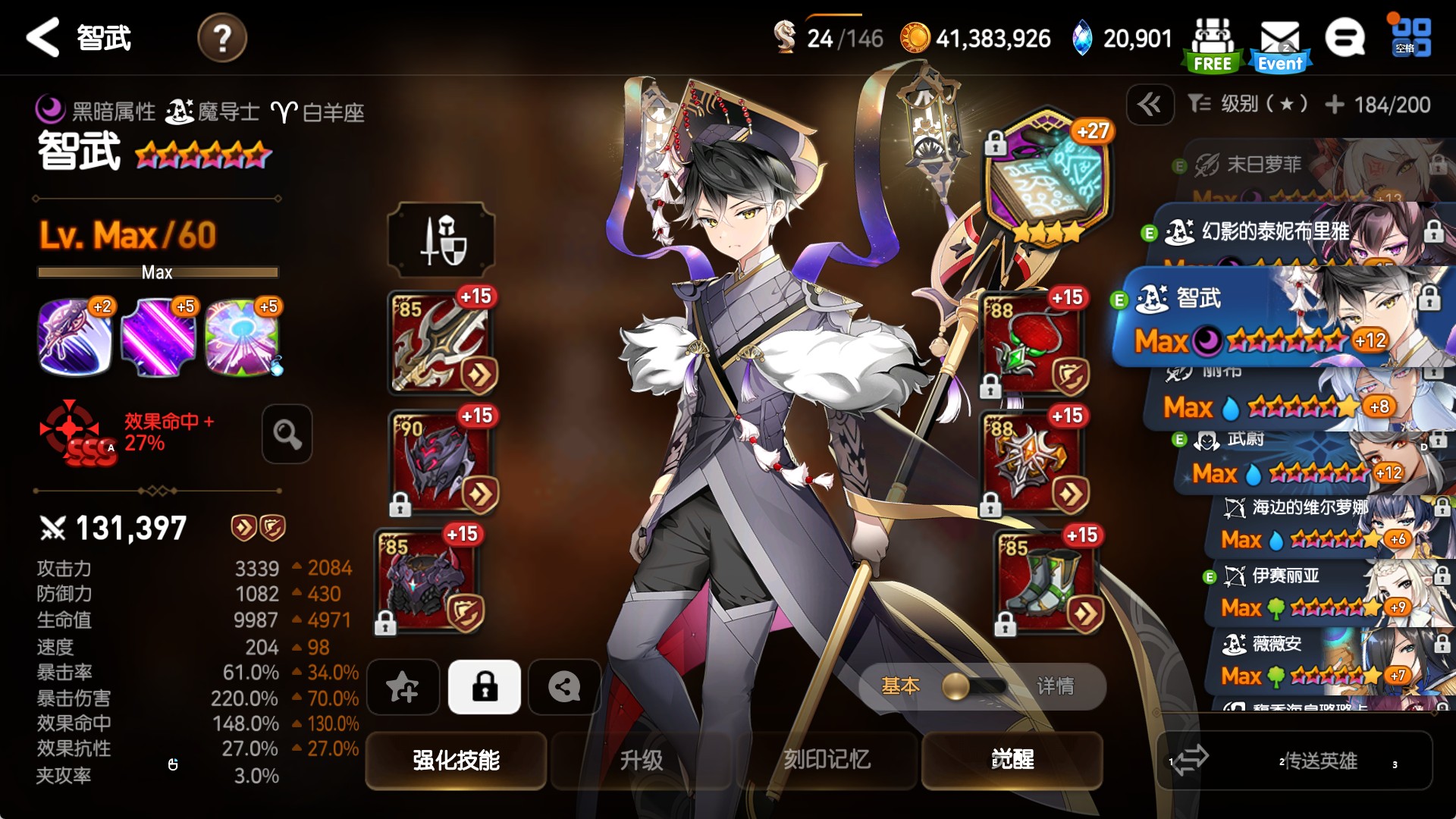Open 强化技能 skill enhancement
This screenshot has width=1456, height=819.
click(x=457, y=760)
